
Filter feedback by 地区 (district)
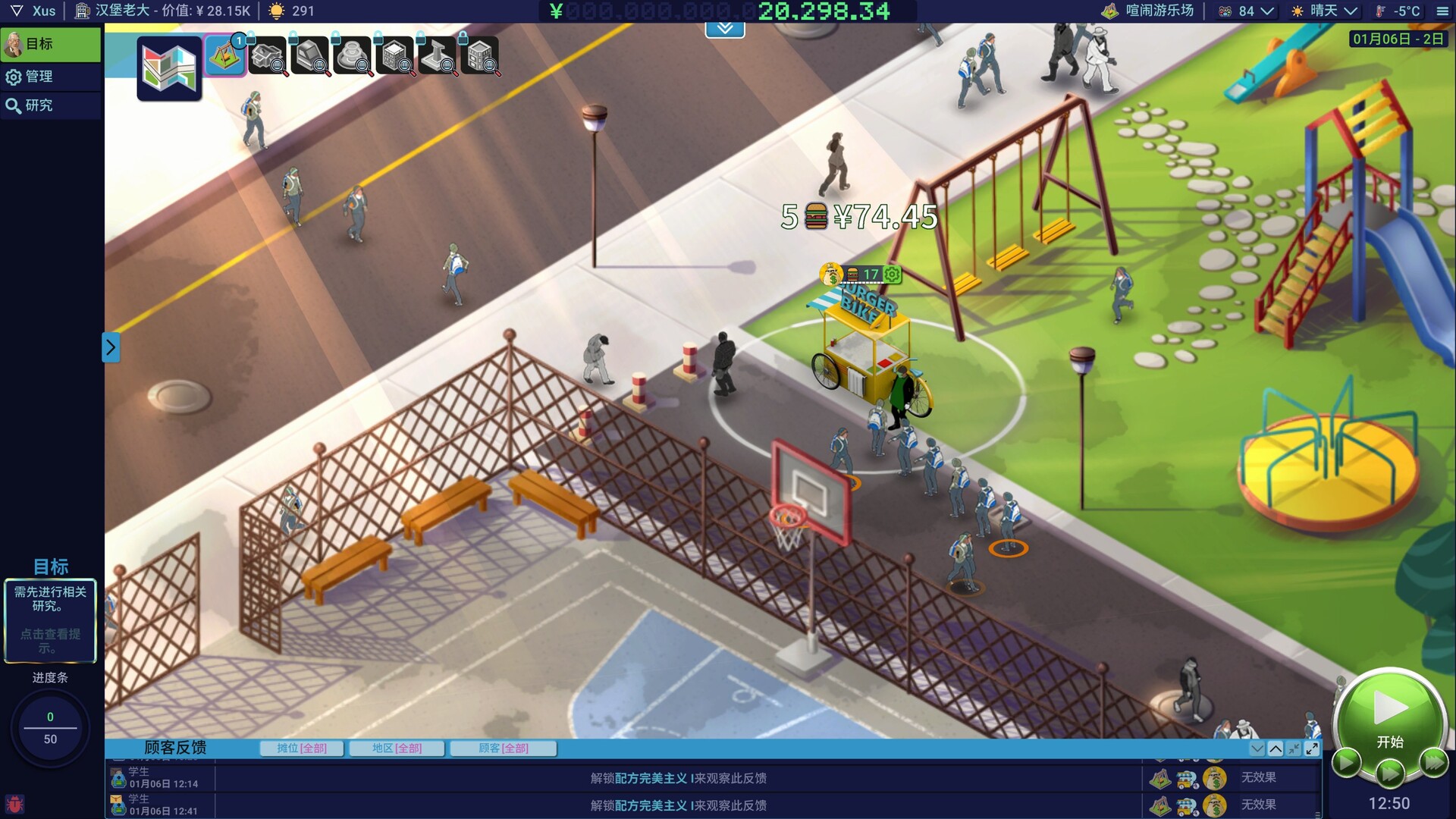pos(397,748)
